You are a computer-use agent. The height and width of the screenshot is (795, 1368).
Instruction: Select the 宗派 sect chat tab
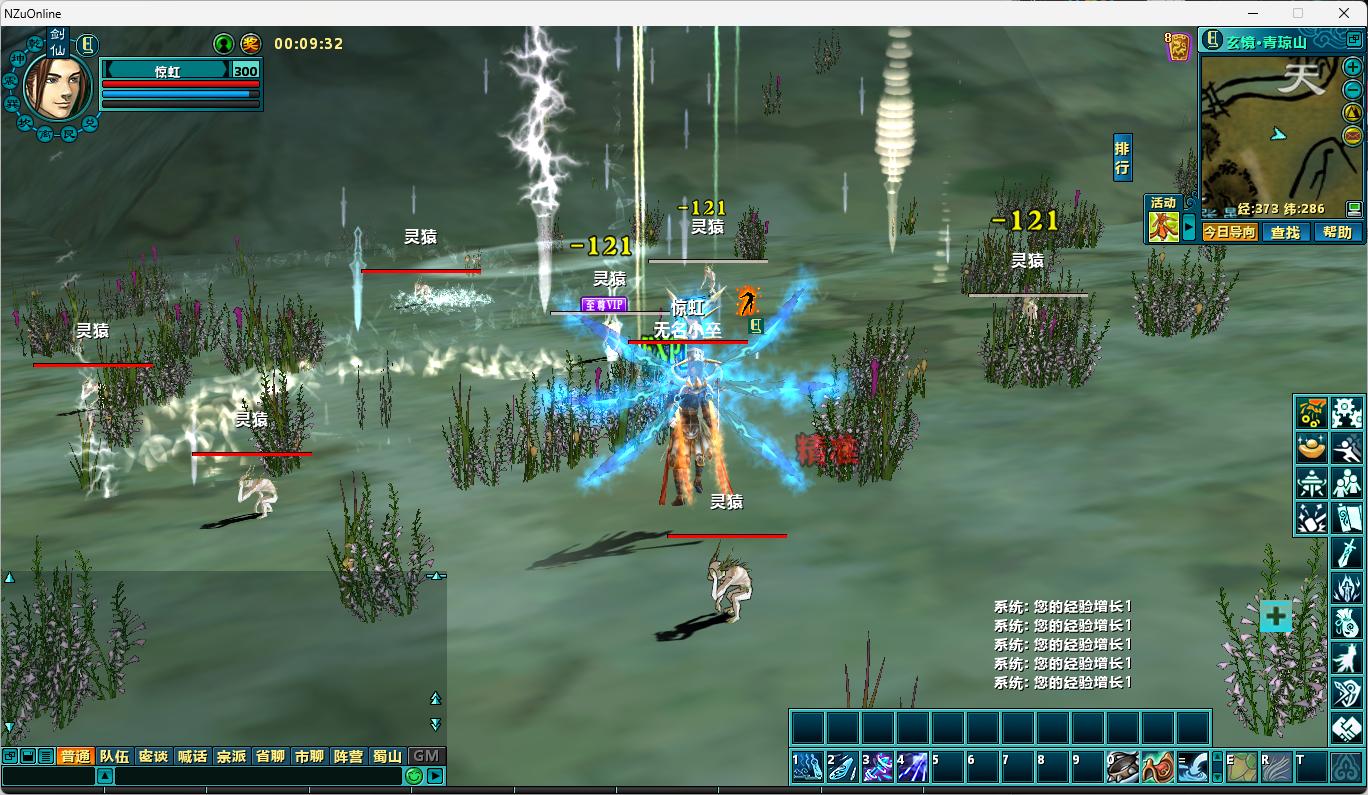coord(231,756)
